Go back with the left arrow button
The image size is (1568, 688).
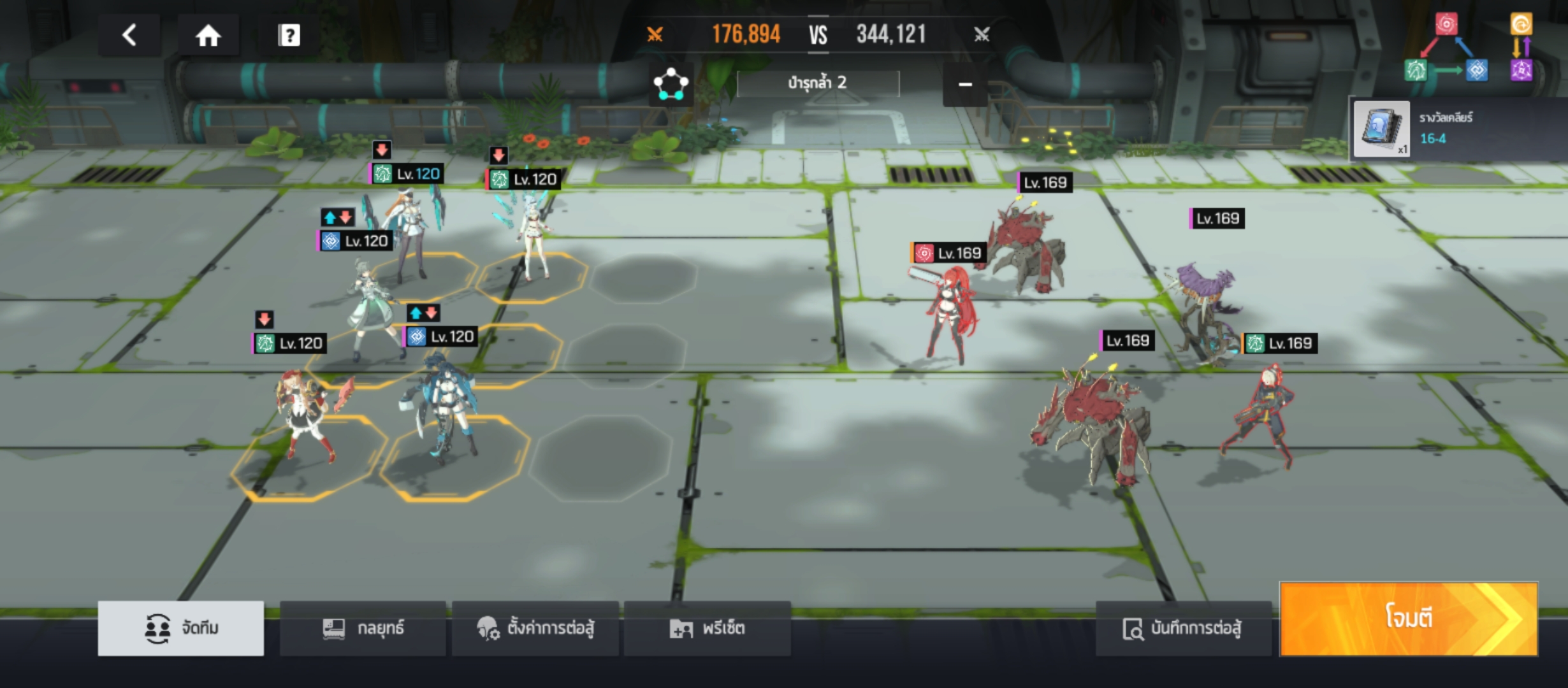click(x=129, y=35)
